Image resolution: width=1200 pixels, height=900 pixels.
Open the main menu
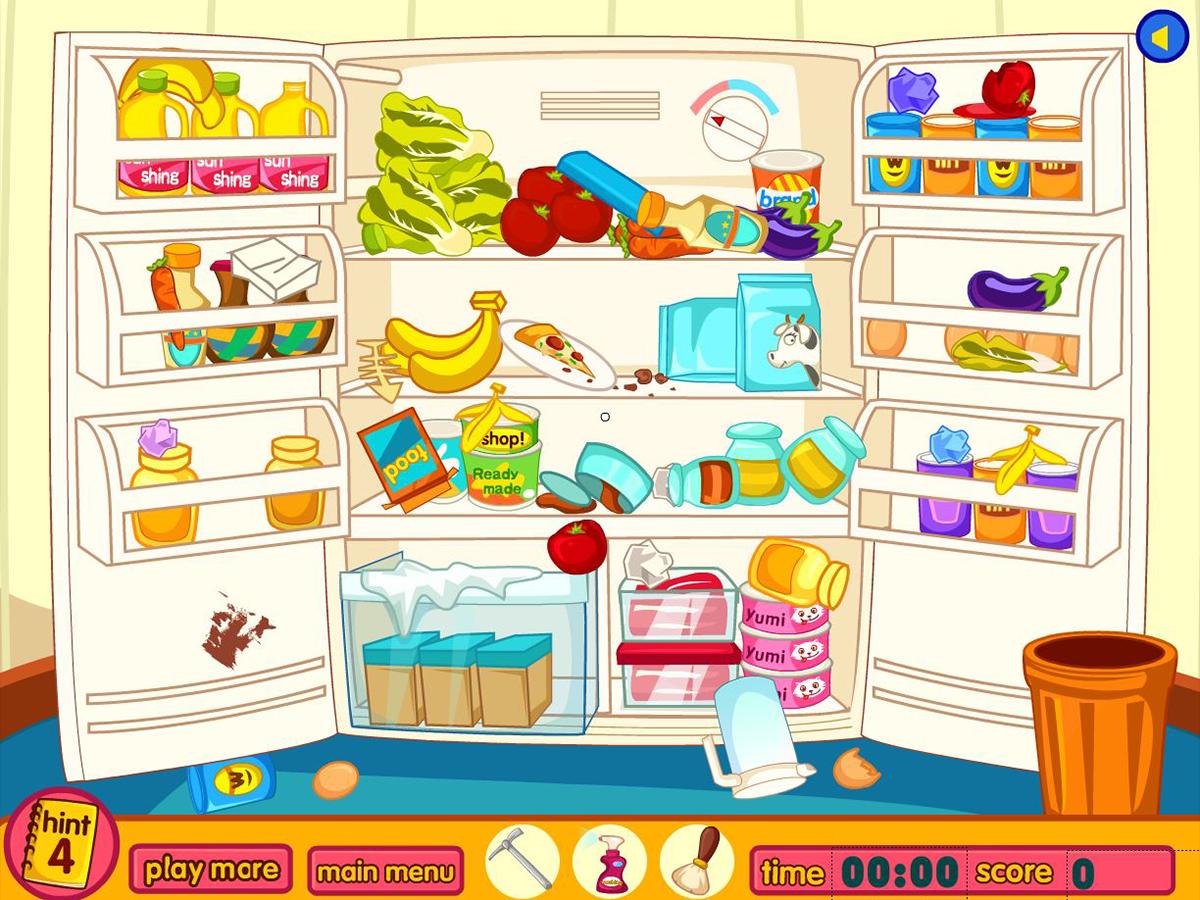[x=385, y=870]
